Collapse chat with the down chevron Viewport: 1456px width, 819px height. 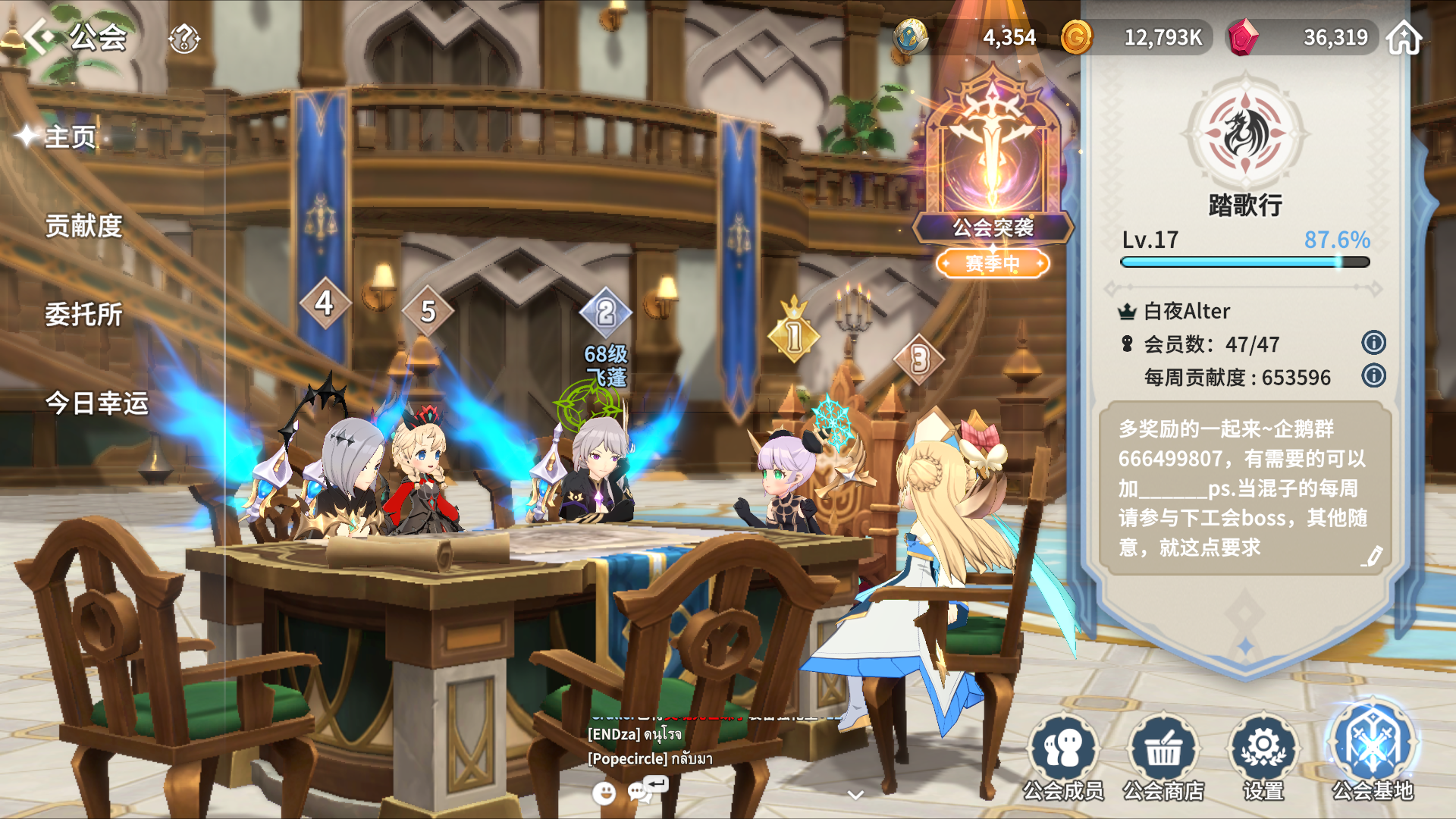pyautogui.click(x=855, y=795)
